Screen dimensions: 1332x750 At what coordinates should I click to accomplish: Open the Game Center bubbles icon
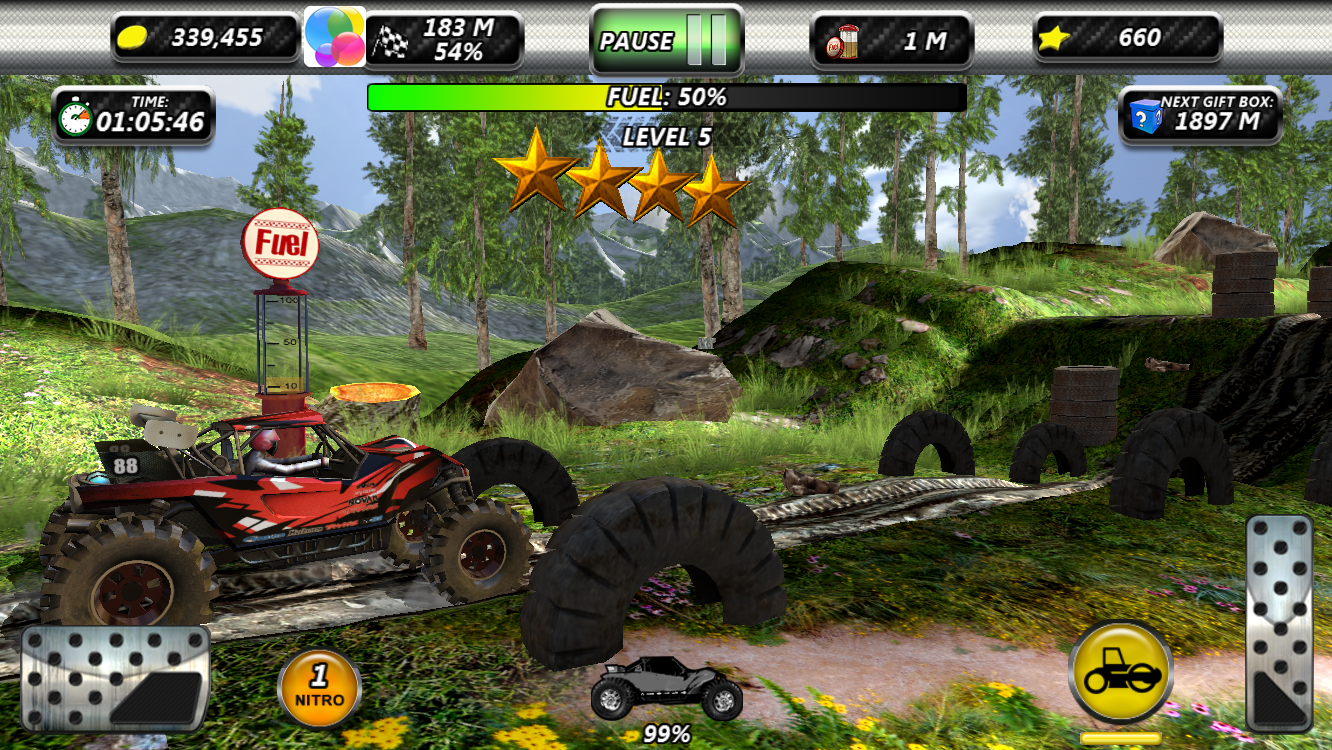(x=334, y=37)
